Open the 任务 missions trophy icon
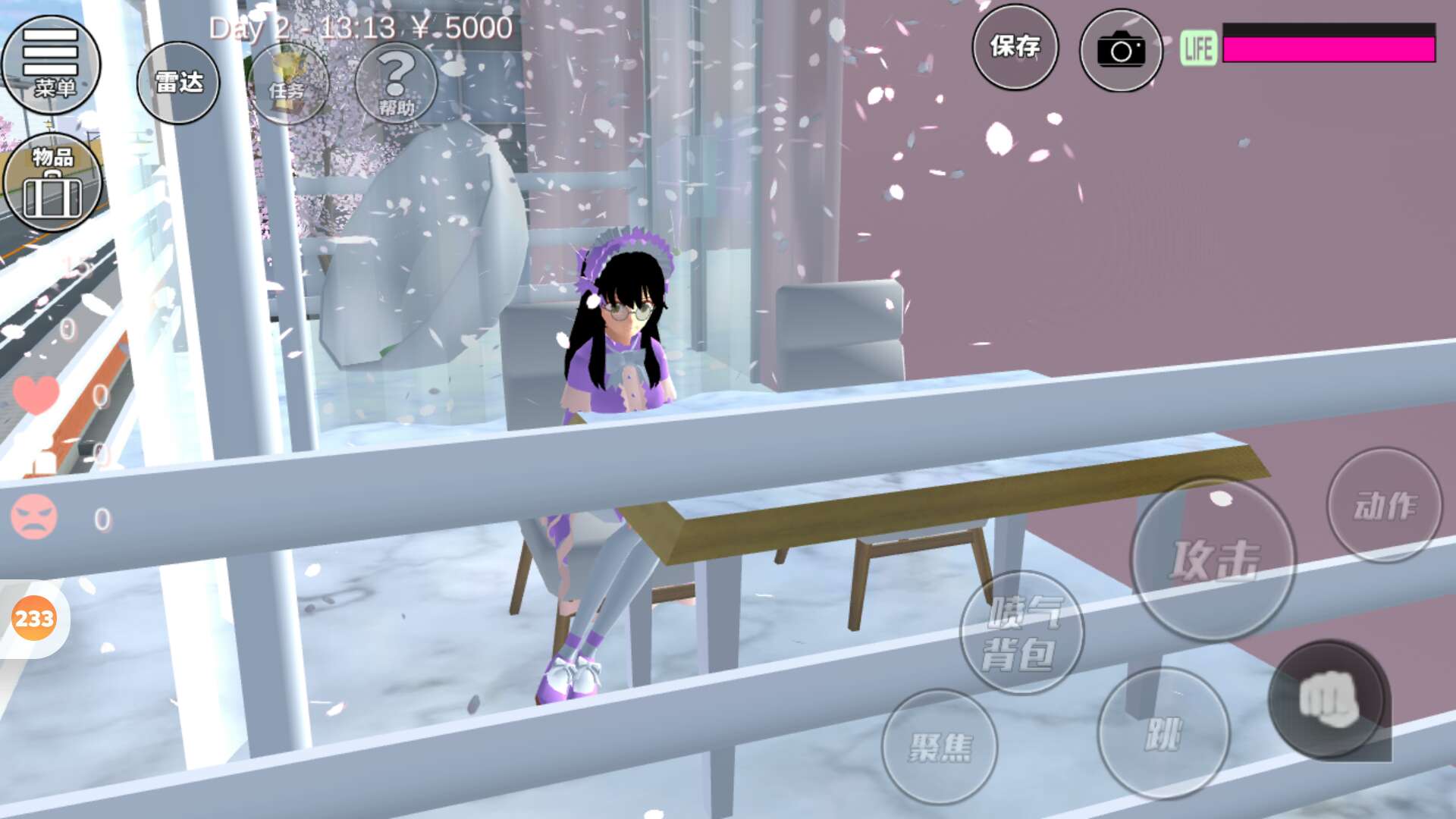Viewport: 1456px width, 819px height. (287, 83)
